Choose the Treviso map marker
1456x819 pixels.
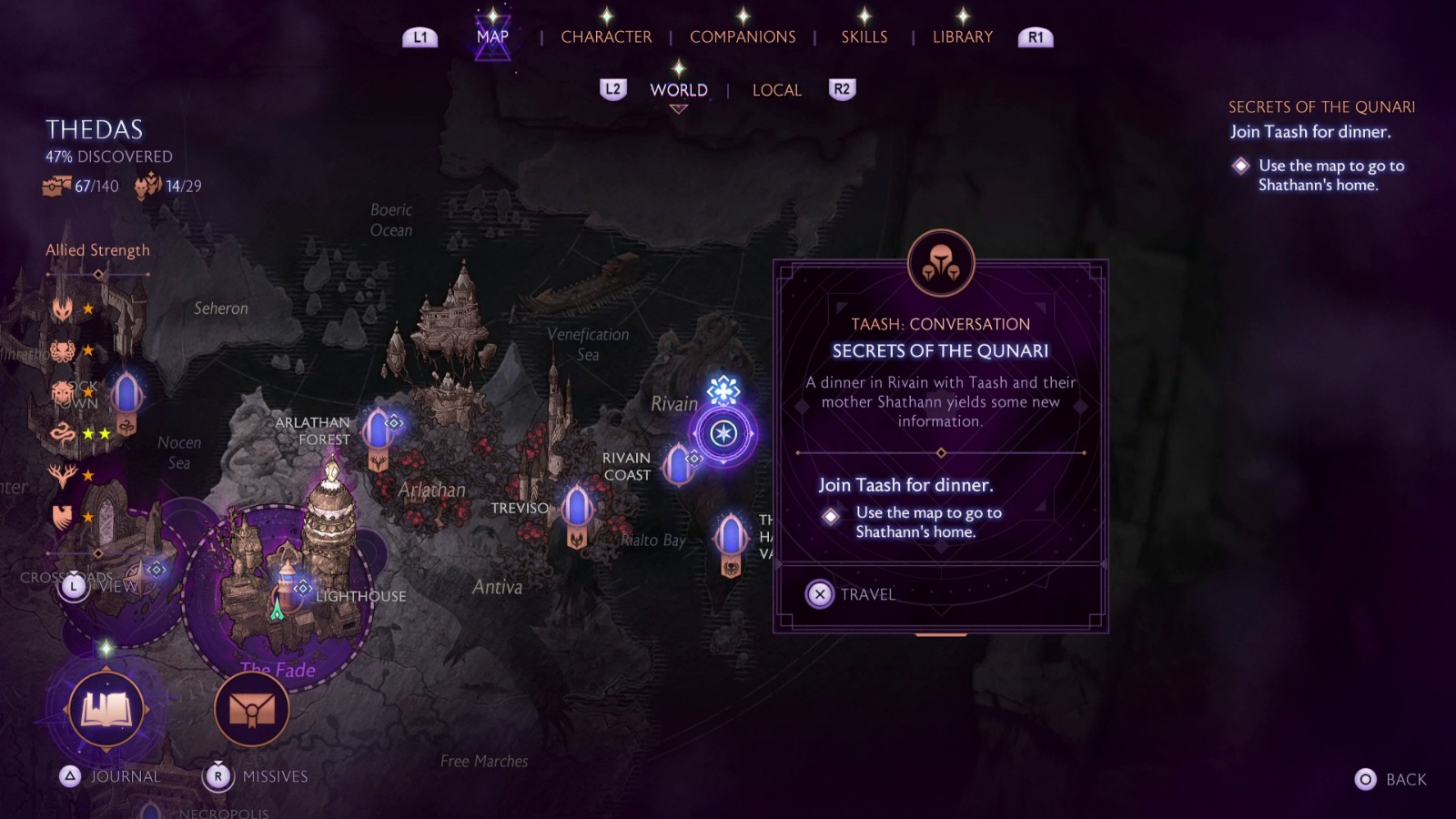[x=577, y=511]
